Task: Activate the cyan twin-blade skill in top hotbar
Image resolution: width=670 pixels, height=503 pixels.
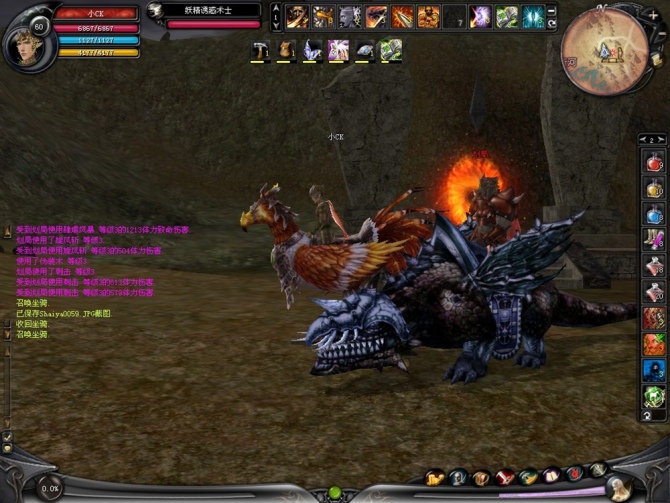Action: click(533, 17)
